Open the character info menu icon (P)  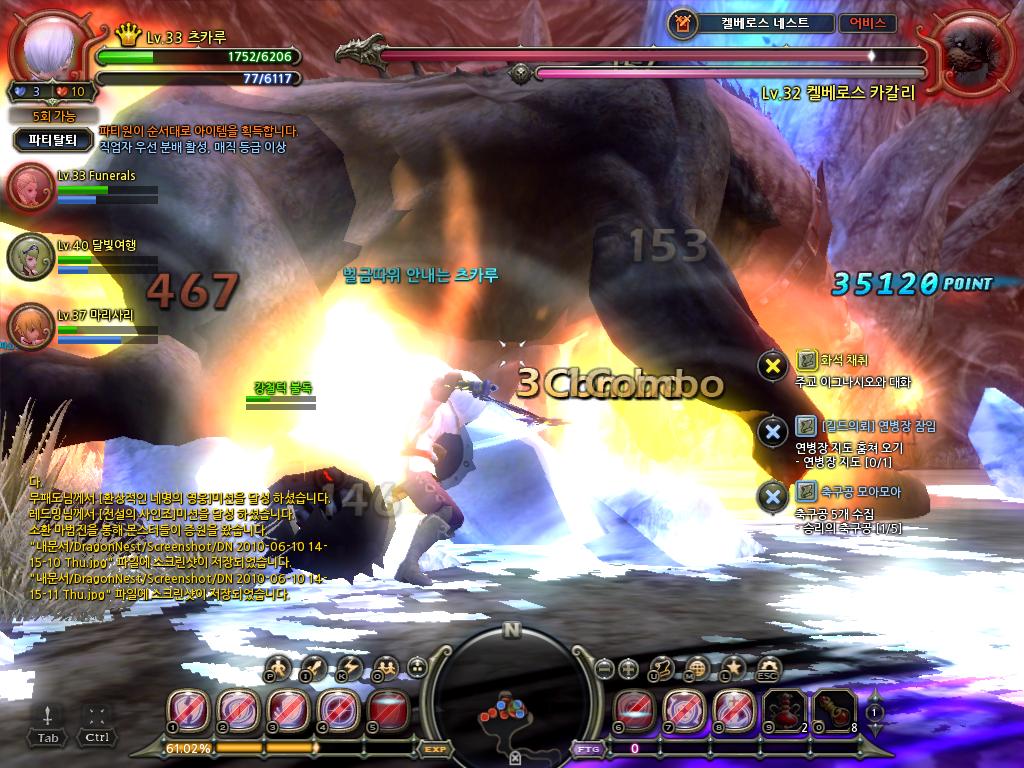[279, 667]
